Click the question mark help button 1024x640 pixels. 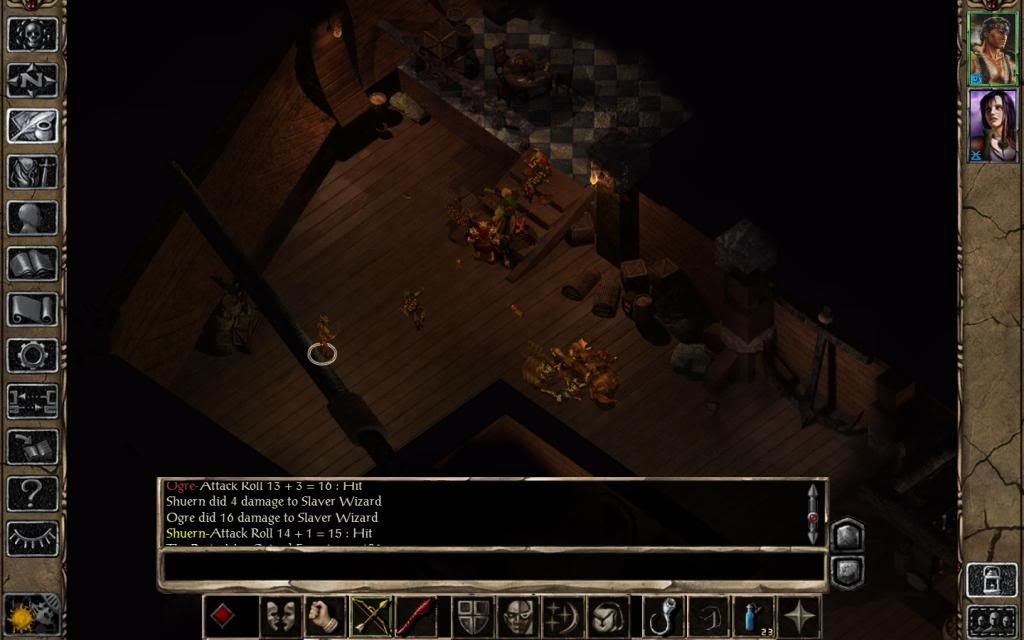tap(33, 493)
